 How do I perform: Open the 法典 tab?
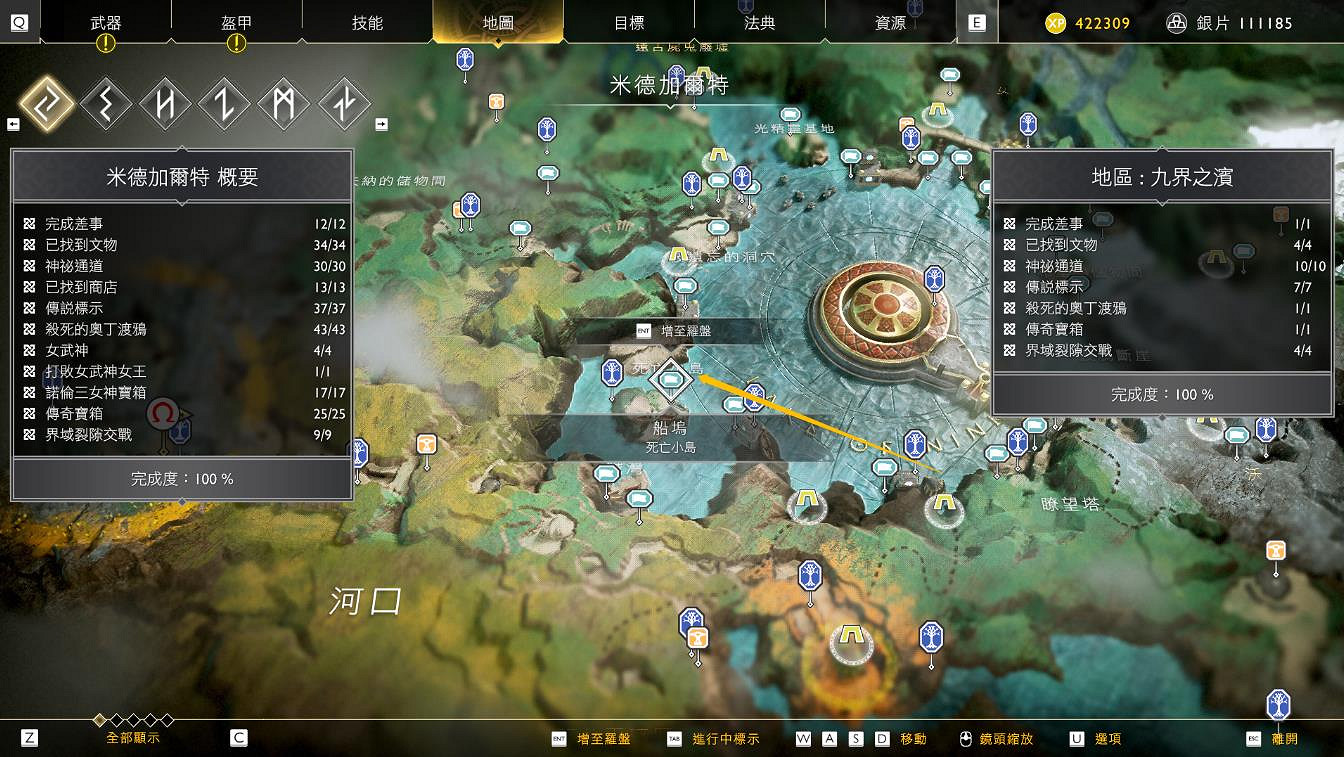tap(760, 22)
